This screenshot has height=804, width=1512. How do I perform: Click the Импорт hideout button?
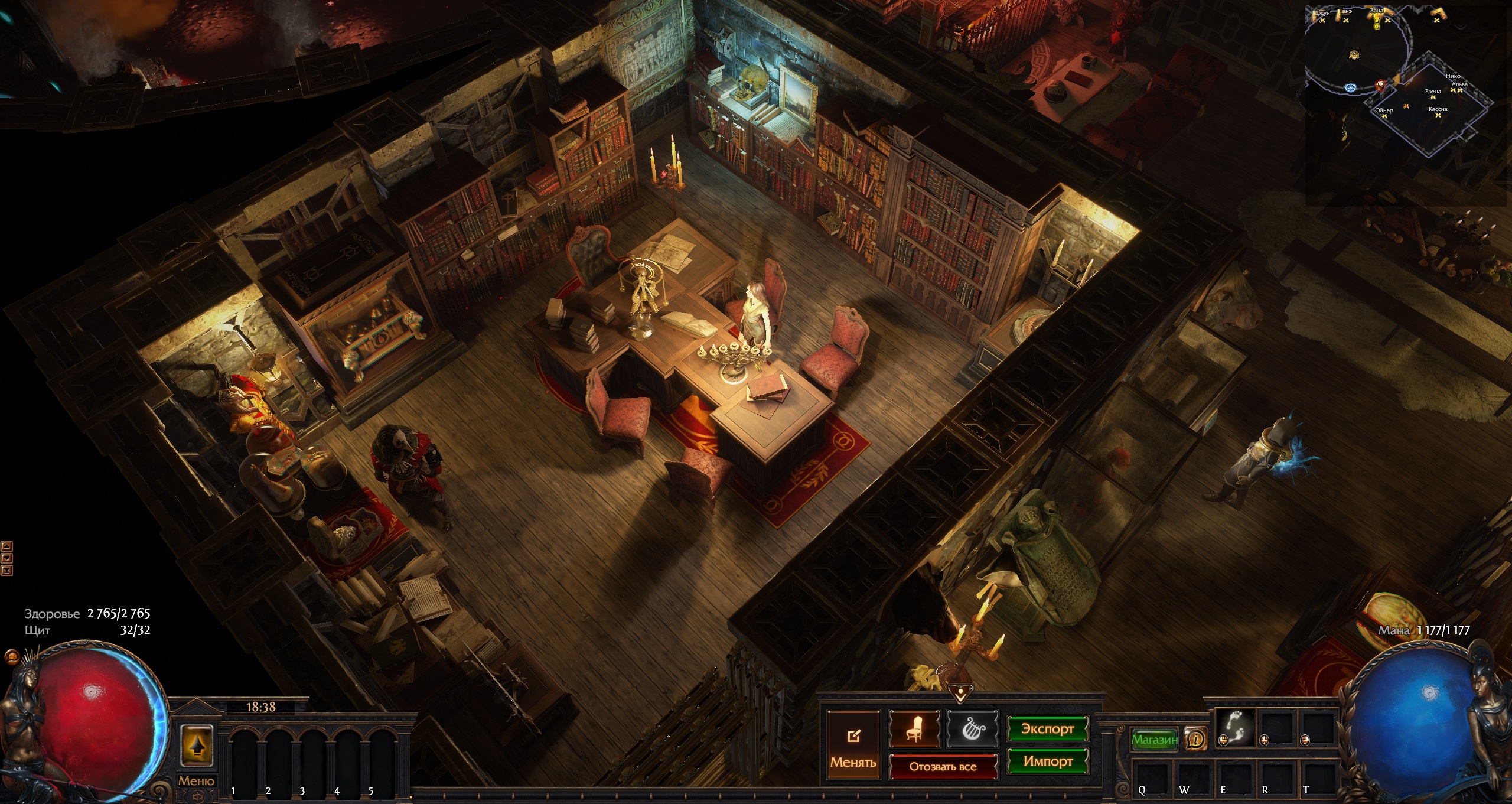[x=1047, y=761]
